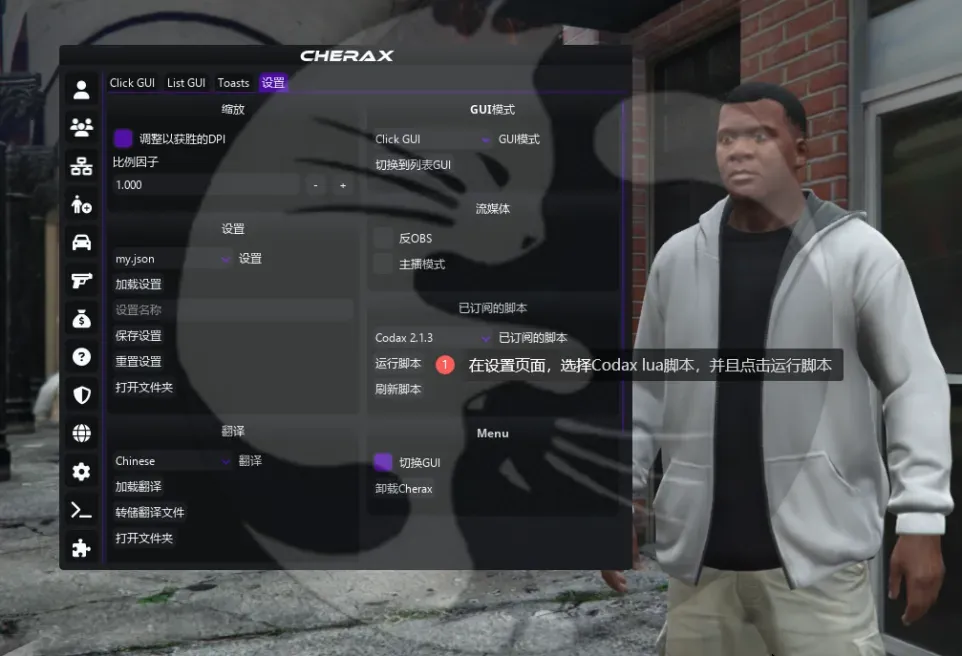This screenshot has width=962, height=656.
Task: Click 保存设置 to save settings
Action: (139, 336)
